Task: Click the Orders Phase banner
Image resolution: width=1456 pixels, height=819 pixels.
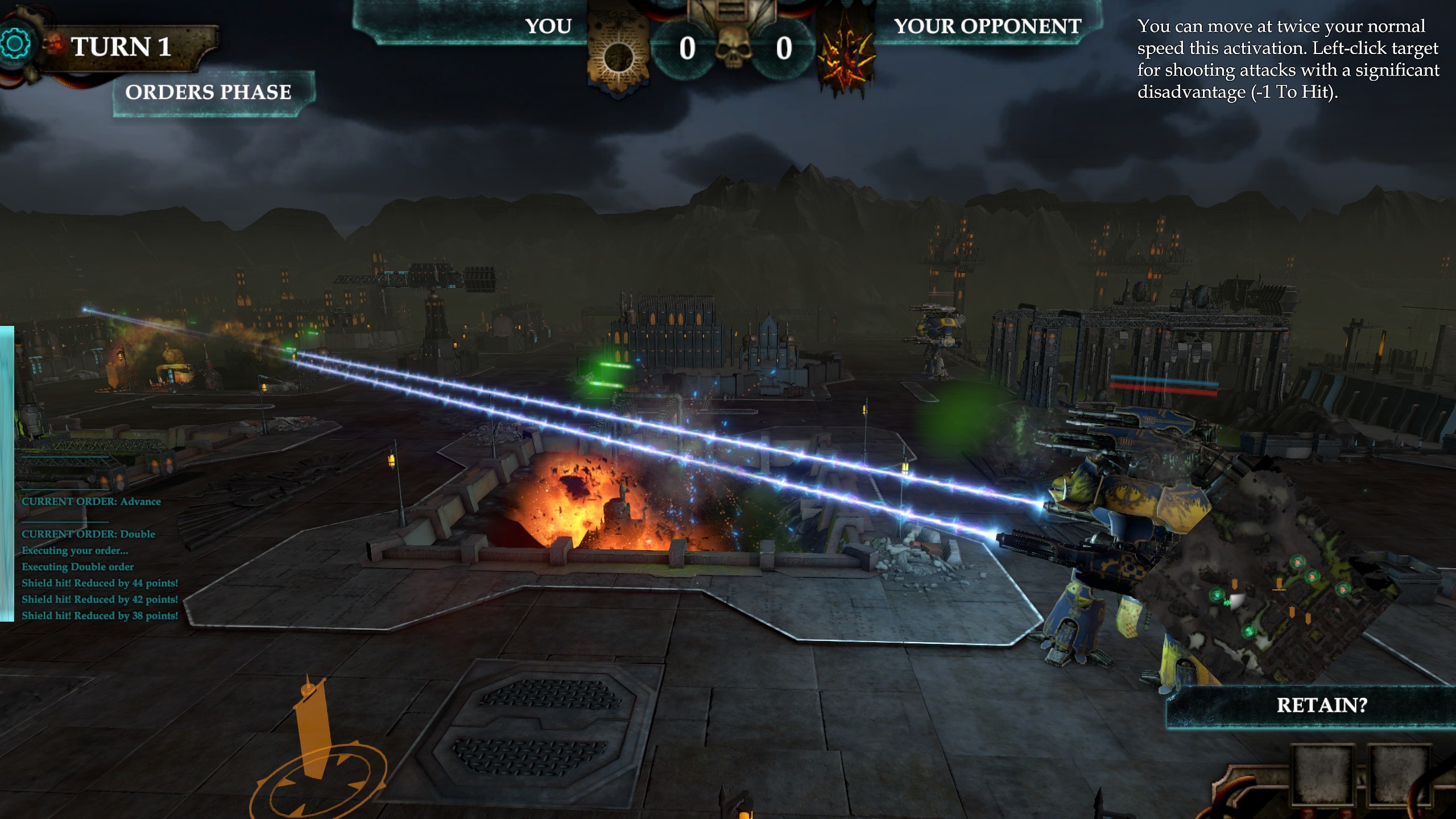Action: 209,90
